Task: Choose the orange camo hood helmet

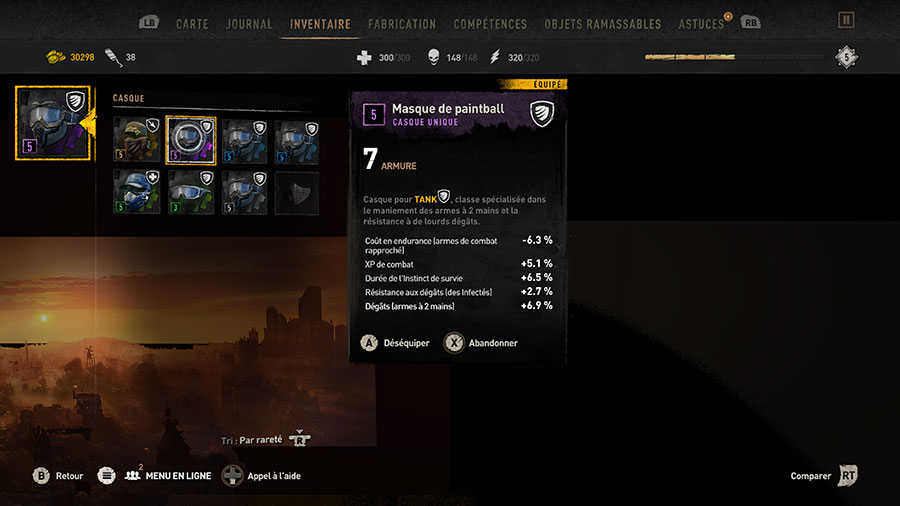Action: 135,141
